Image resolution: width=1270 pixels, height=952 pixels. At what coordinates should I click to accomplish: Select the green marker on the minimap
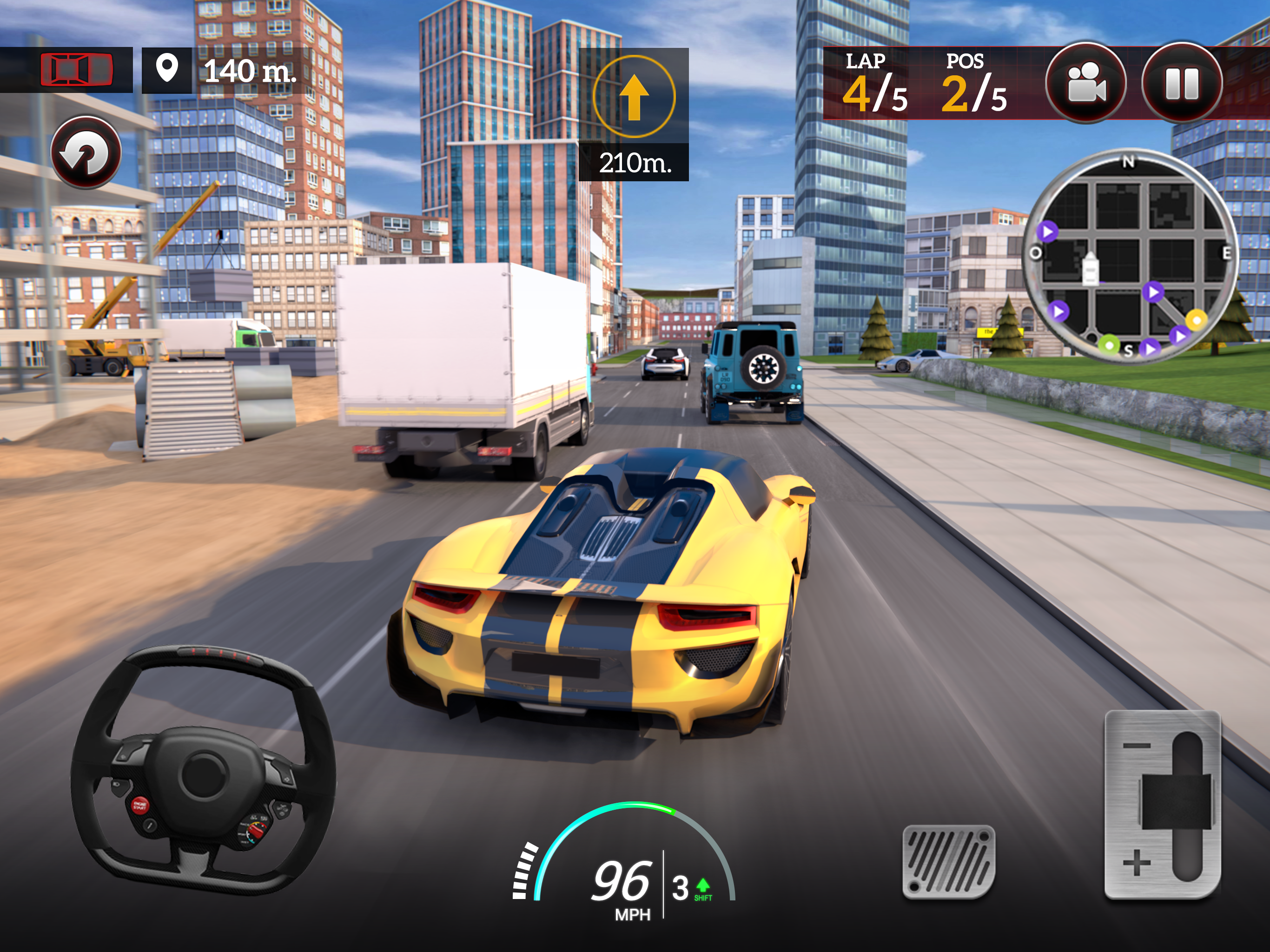point(1109,345)
